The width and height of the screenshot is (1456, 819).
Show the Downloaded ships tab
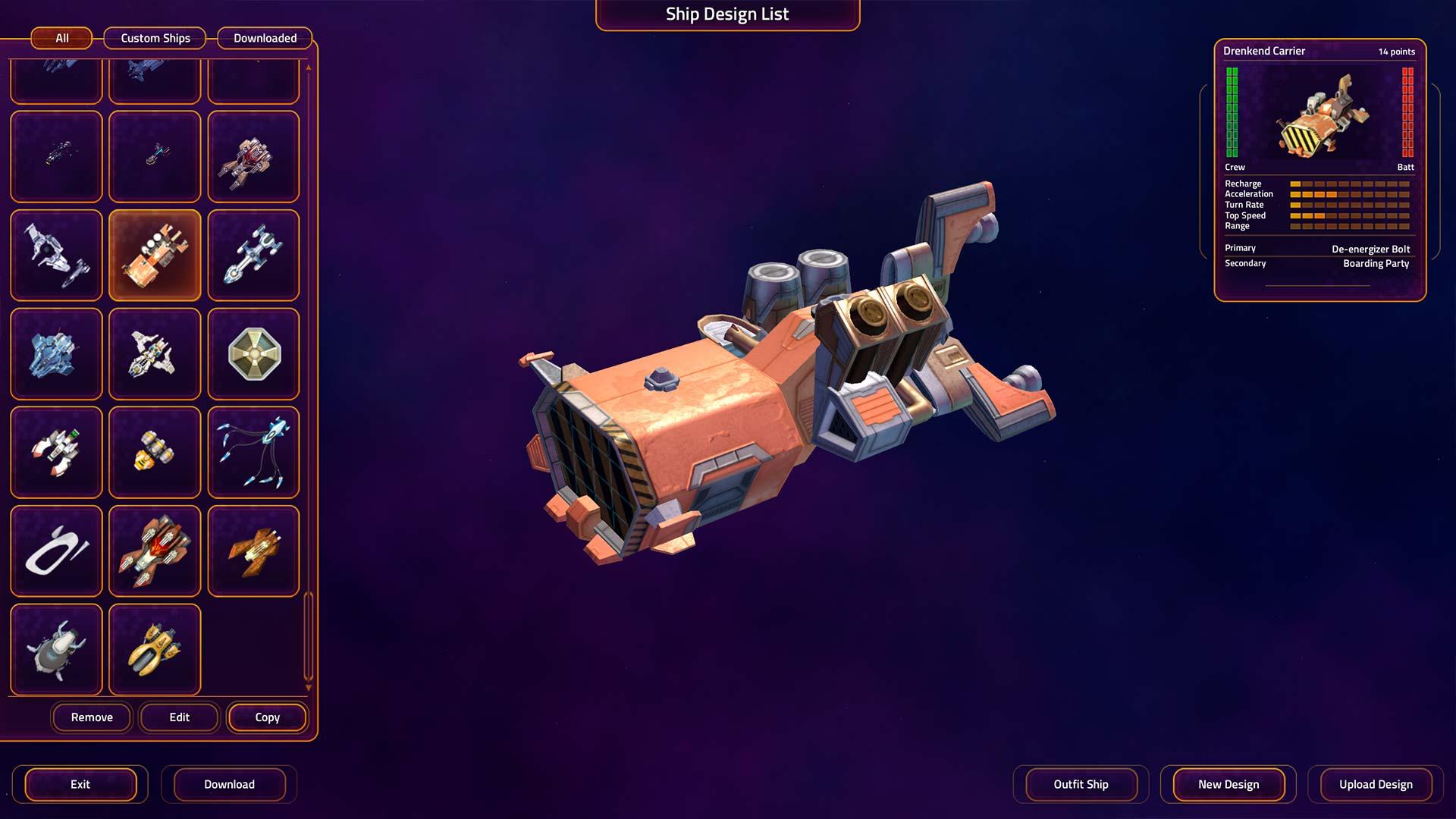click(x=265, y=38)
